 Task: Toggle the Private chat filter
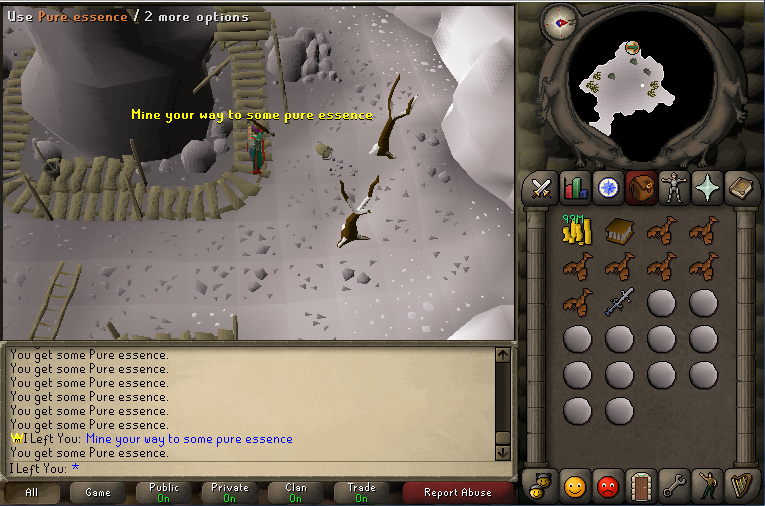(x=230, y=492)
